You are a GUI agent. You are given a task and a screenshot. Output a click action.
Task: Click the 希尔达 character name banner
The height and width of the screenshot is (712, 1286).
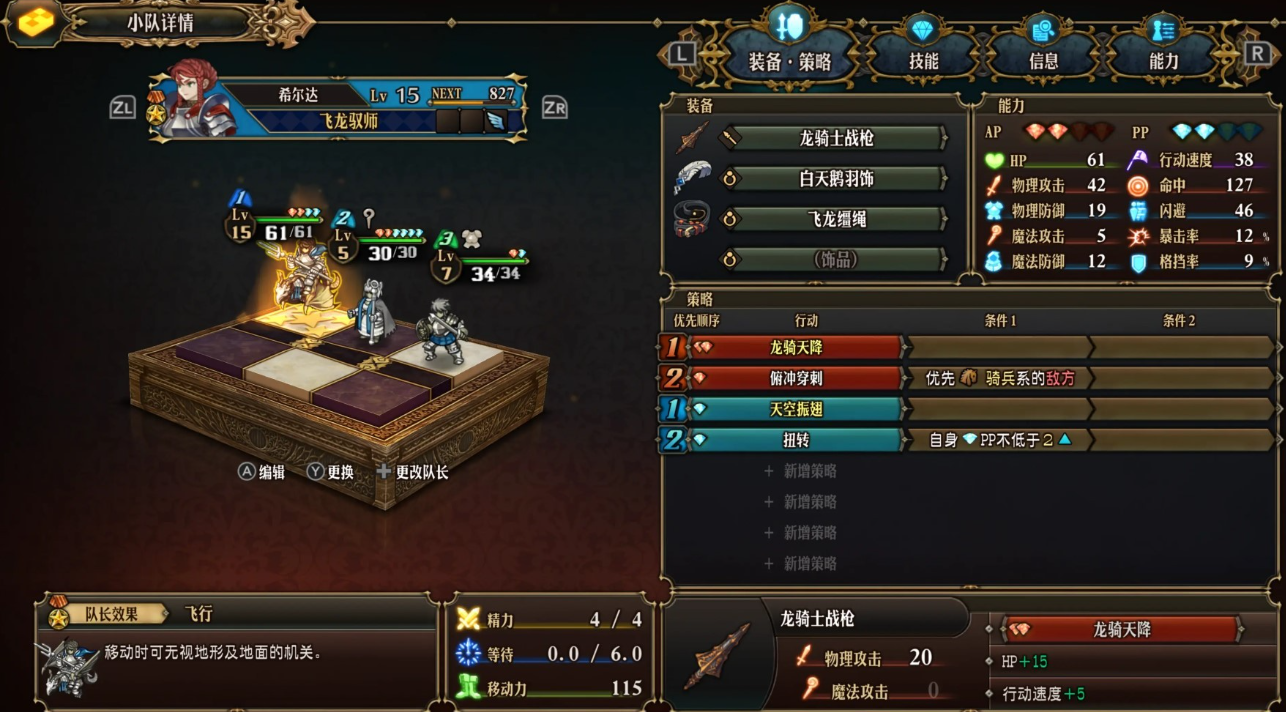[300, 96]
